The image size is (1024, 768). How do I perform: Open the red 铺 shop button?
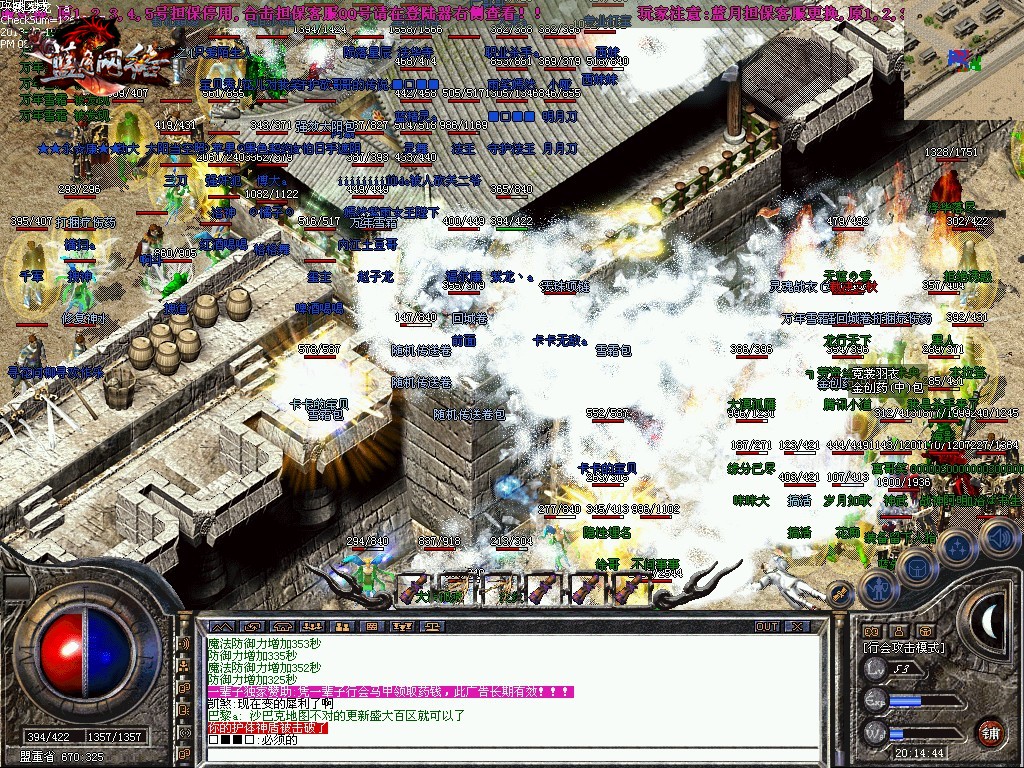tap(990, 730)
